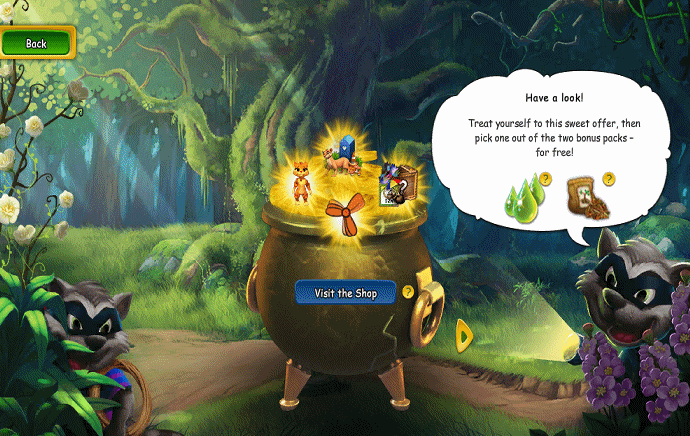
Task: Open the question mark beside seed bag
Action: tap(608, 179)
